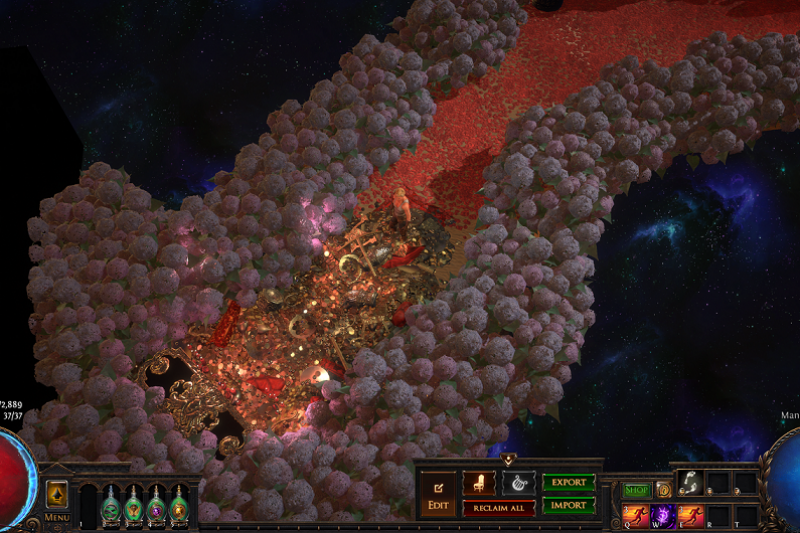Open the chair decorations icon
This screenshot has height=533, width=800.
[x=480, y=482]
